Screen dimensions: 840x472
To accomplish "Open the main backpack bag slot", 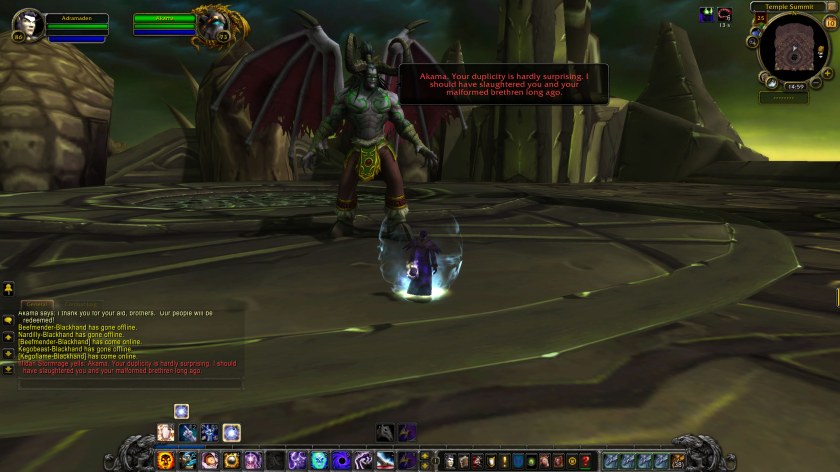I will tap(679, 460).
